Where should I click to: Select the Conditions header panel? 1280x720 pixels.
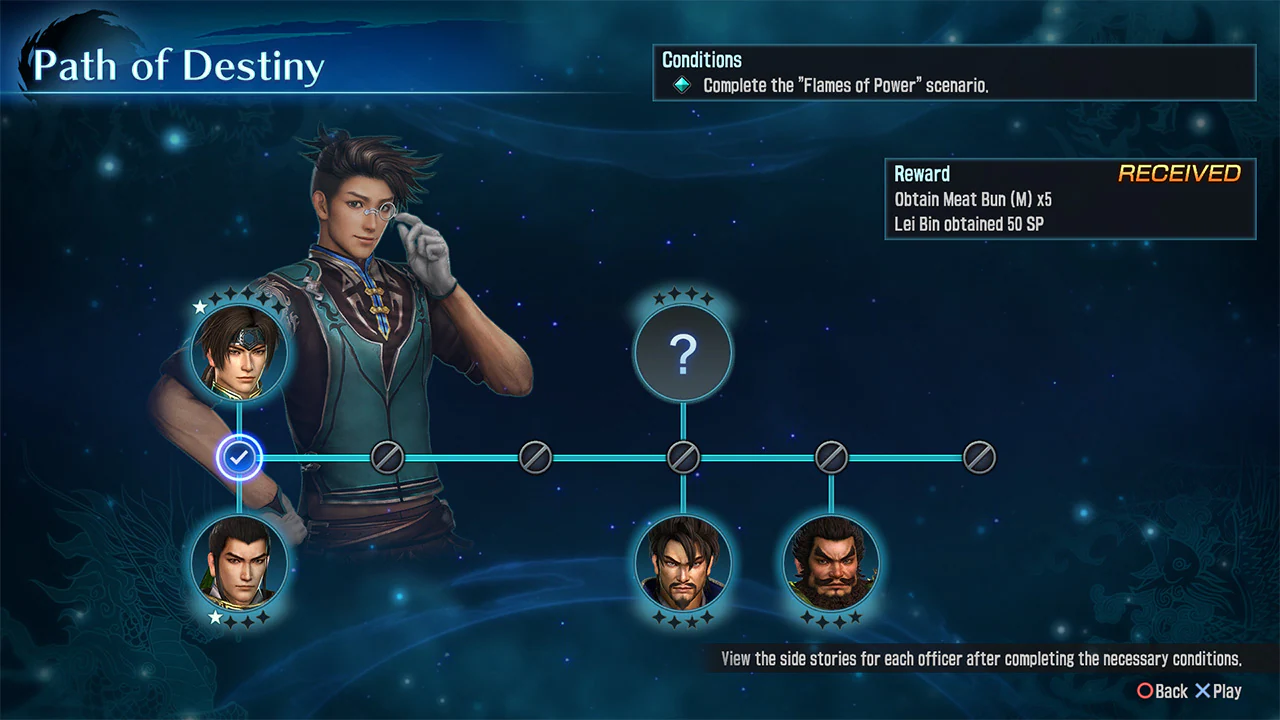pyautogui.click(x=702, y=60)
